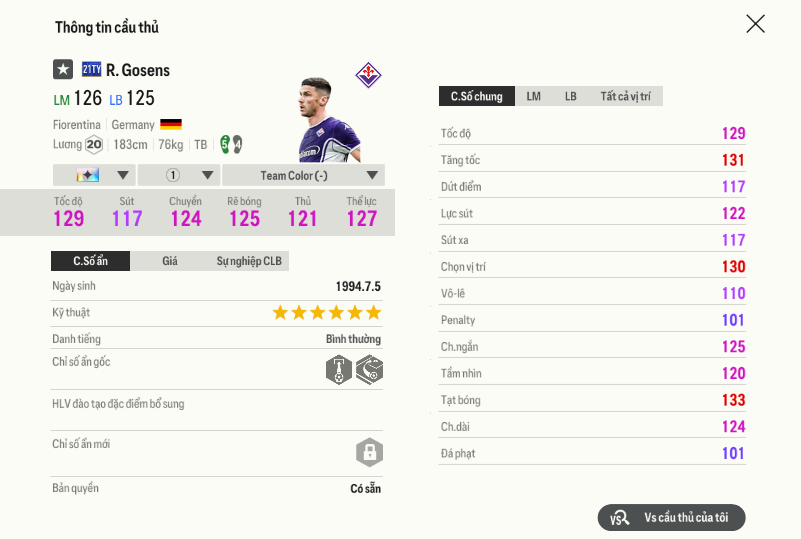Select the second original hidden trait icon
Screen dimensions: 801x539
click(369, 370)
